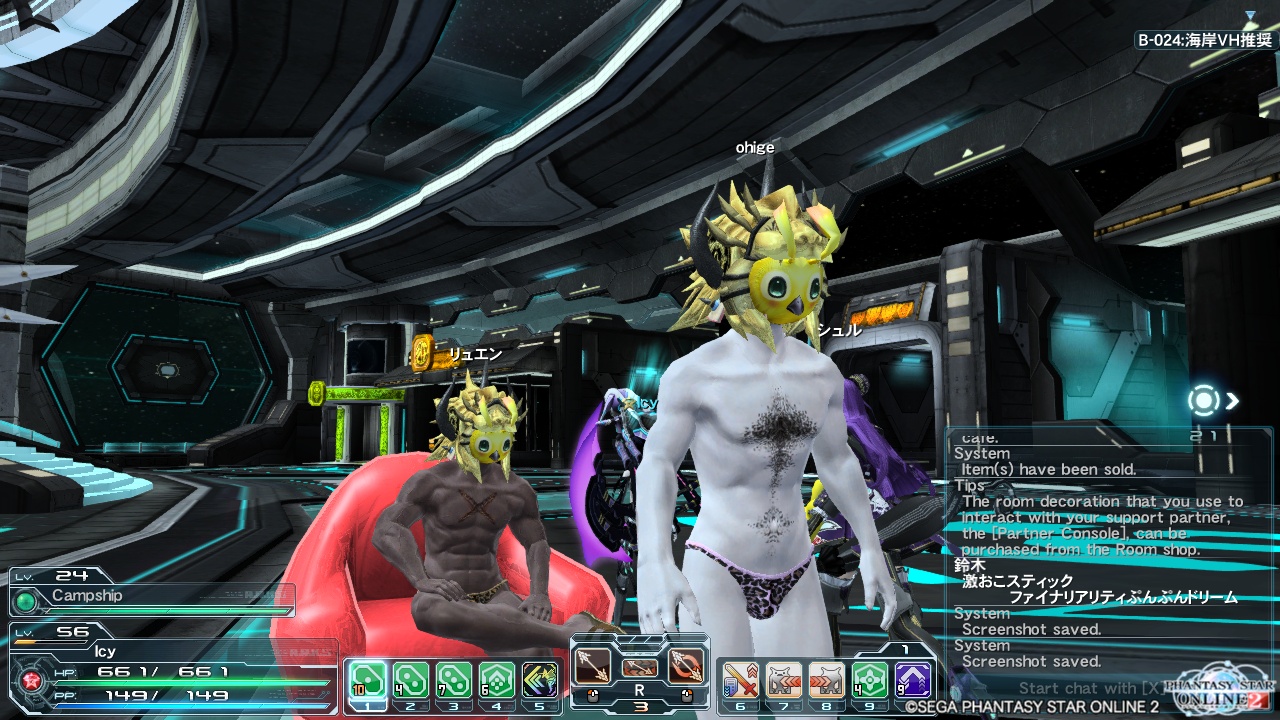Click the right arrow weapon action with orange swirl
Image resolution: width=1280 pixels, height=720 pixels.
coord(685,667)
